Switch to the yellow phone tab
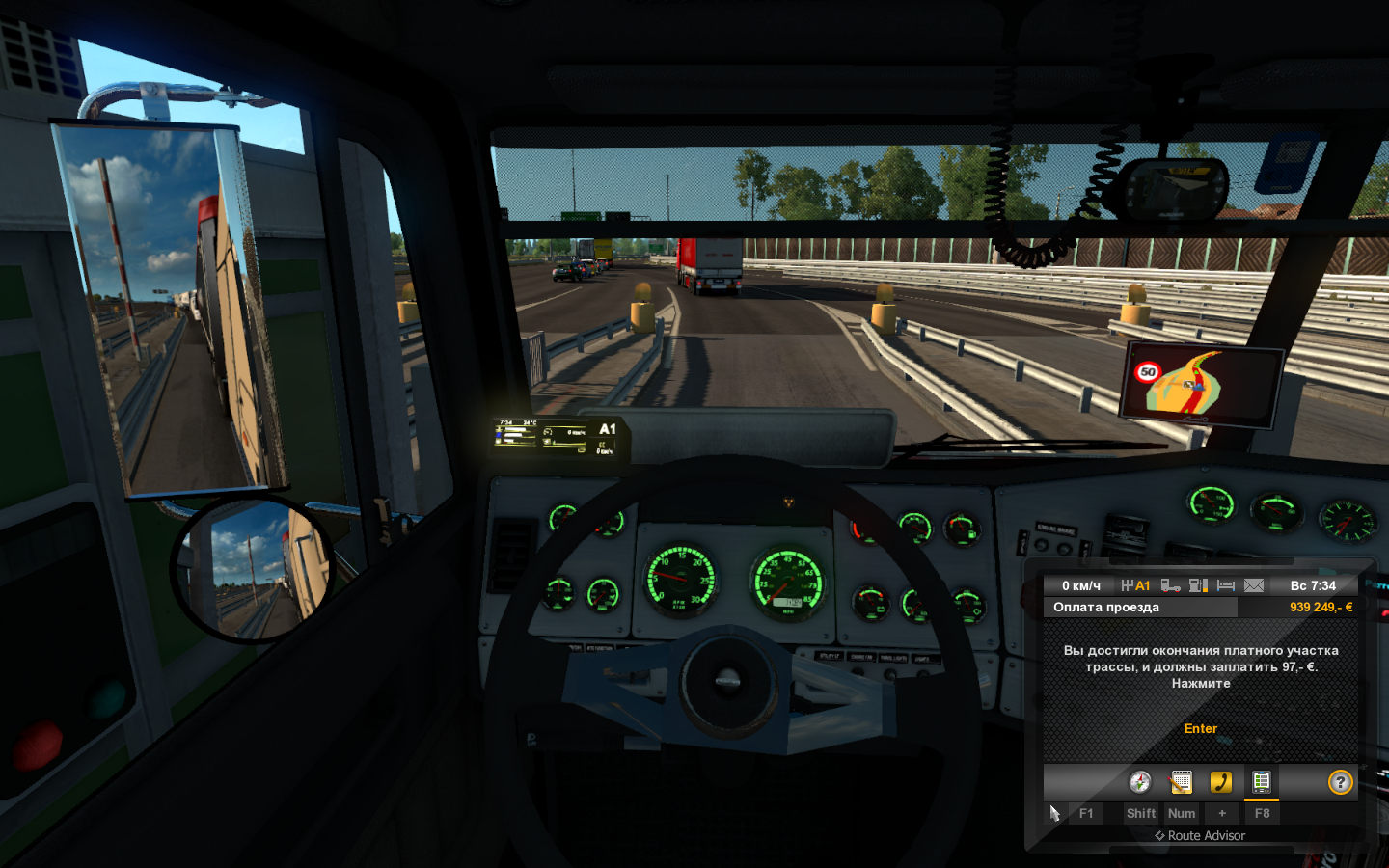This screenshot has height=868, width=1389. pyautogui.click(x=1221, y=782)
